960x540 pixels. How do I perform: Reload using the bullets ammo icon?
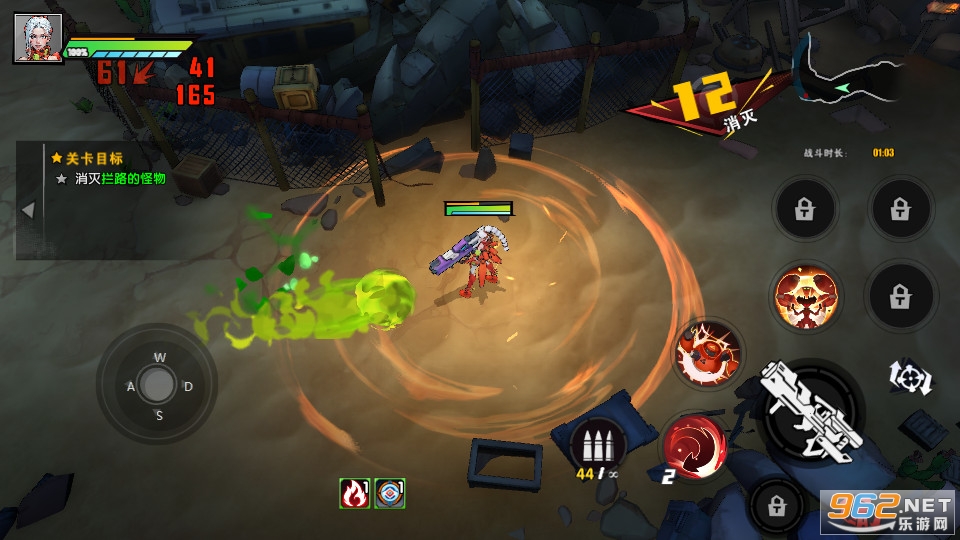click(597, 444)
